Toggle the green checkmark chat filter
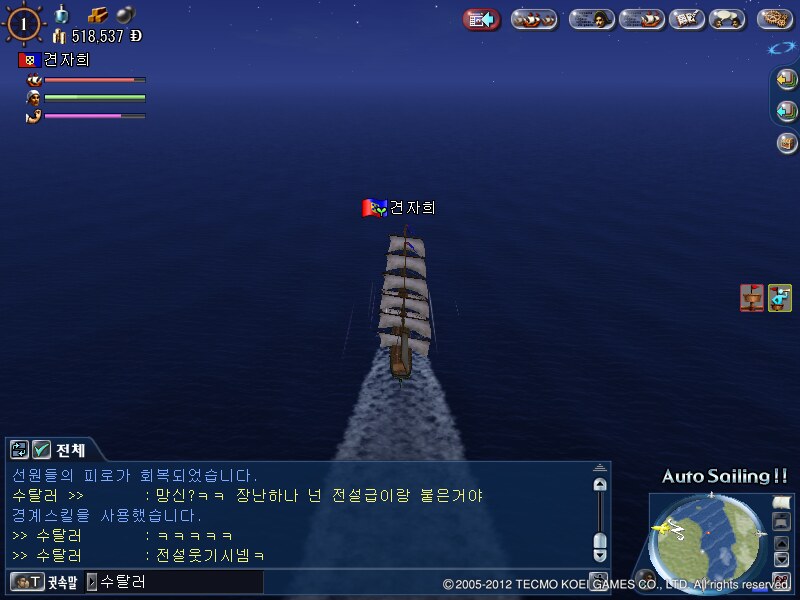800x600 pixels. 42,450
